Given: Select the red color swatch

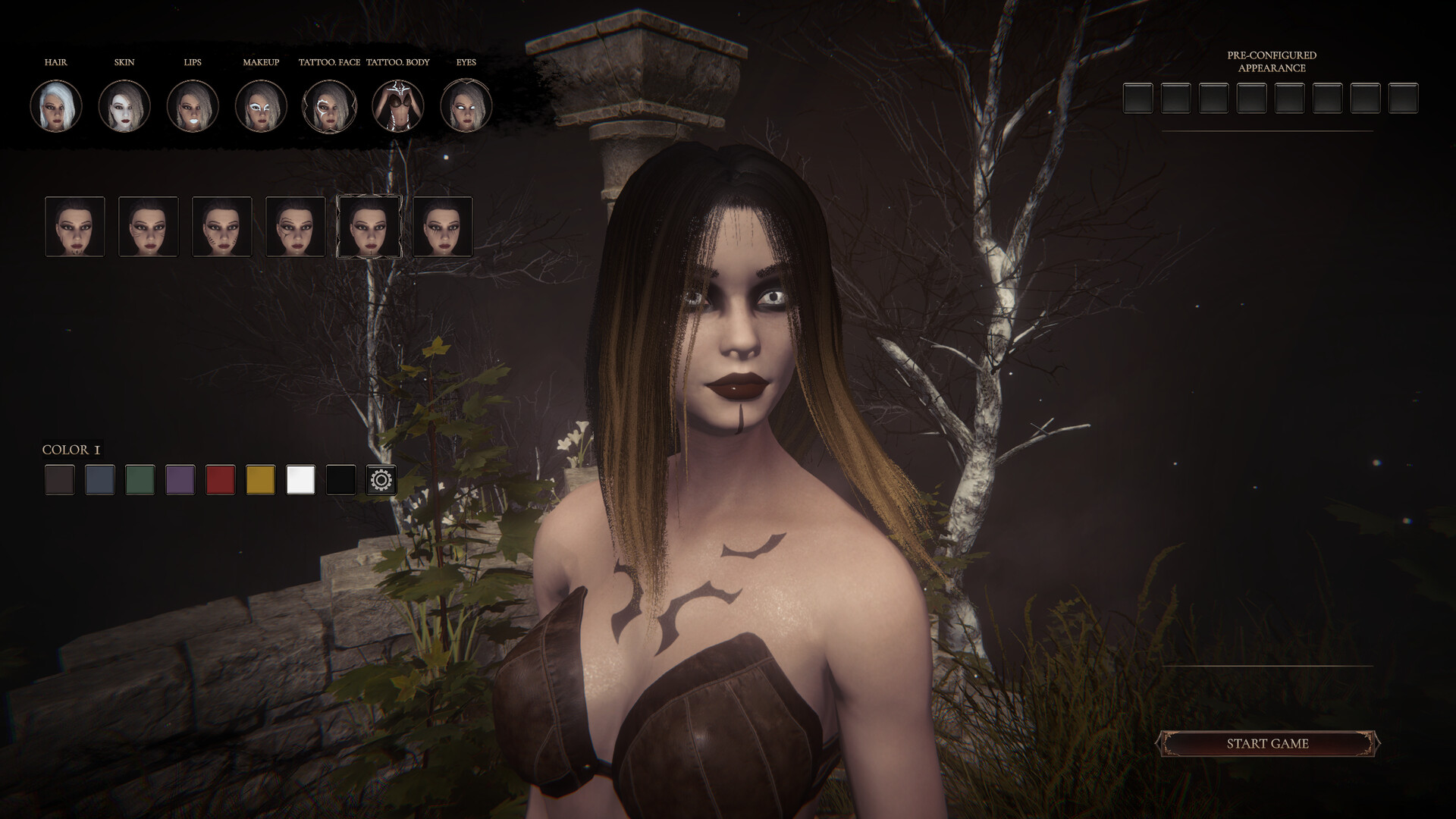Looking at the screenshot, I should pos(220,479).
